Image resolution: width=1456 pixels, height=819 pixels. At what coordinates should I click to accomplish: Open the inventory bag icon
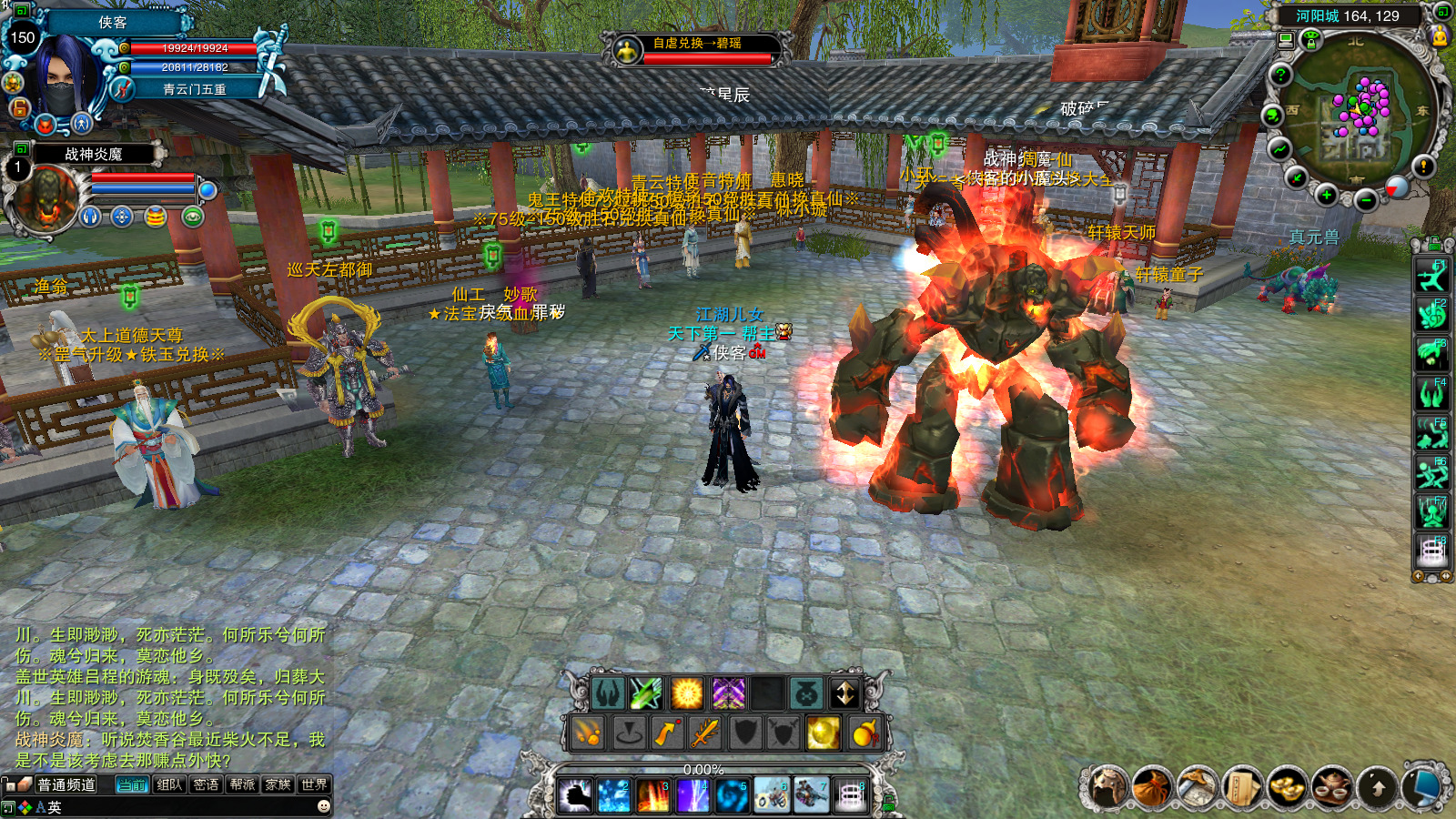click(1152, 787)
